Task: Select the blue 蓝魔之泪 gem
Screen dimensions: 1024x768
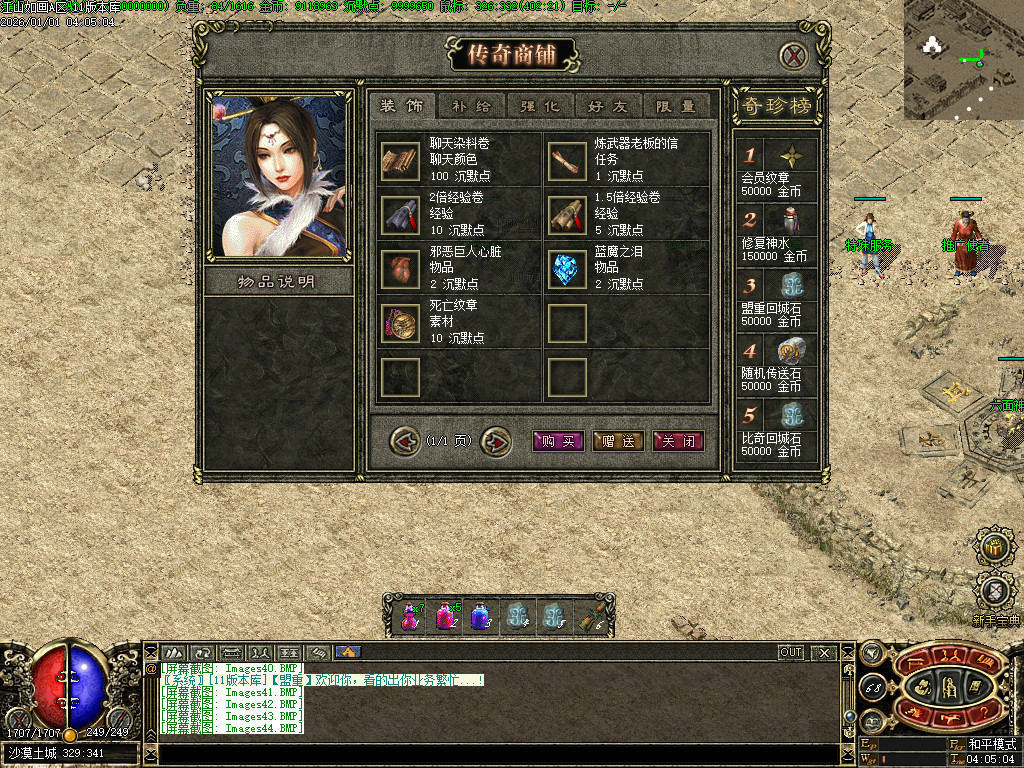Action: click(567, 269)
